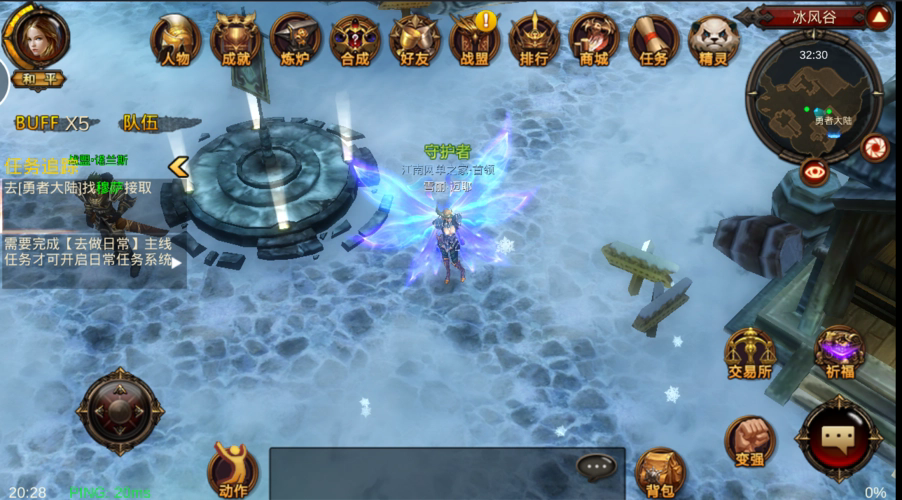The height and width of the screenshot is (500, 902).
Task: Open the 精灵 panda spirit menu
Action: click(713, 38)
